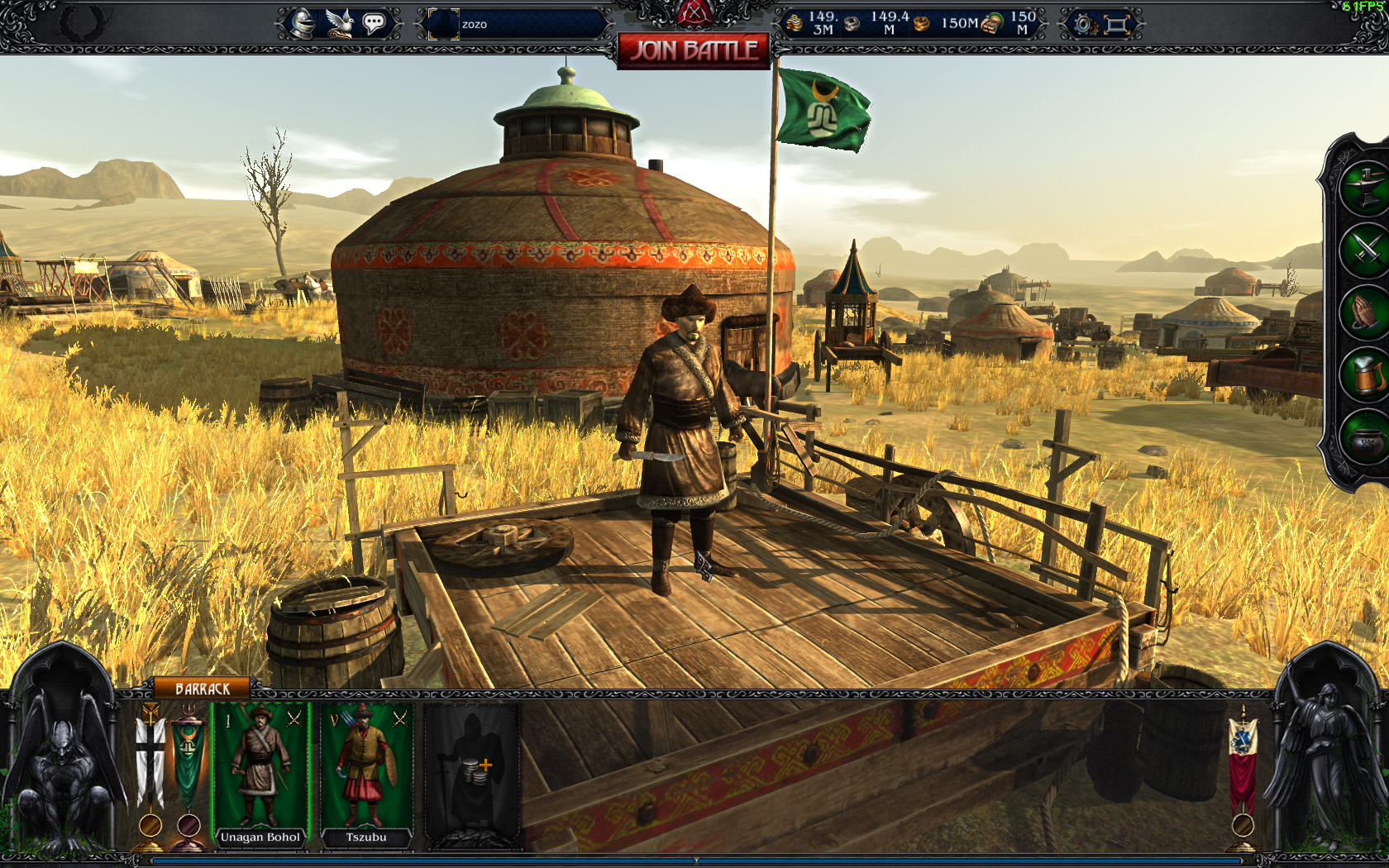The height and width of the screenshot is (868, 1389).
Task: Switch to the BARRACK tab
Action: pos(201,686)
